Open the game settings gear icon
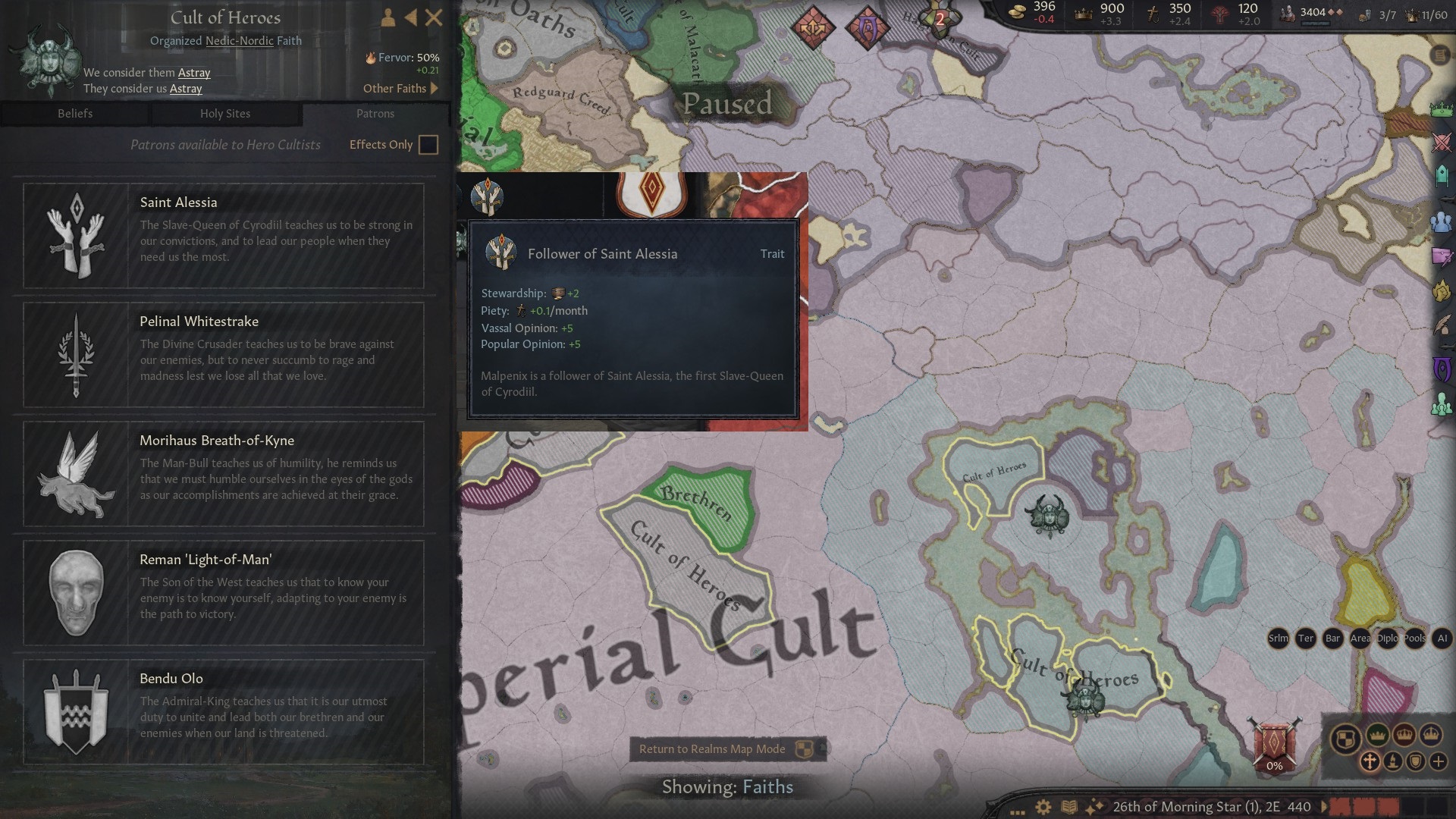The height and width of the screenshot is (819, 1456). (1043, 806)
